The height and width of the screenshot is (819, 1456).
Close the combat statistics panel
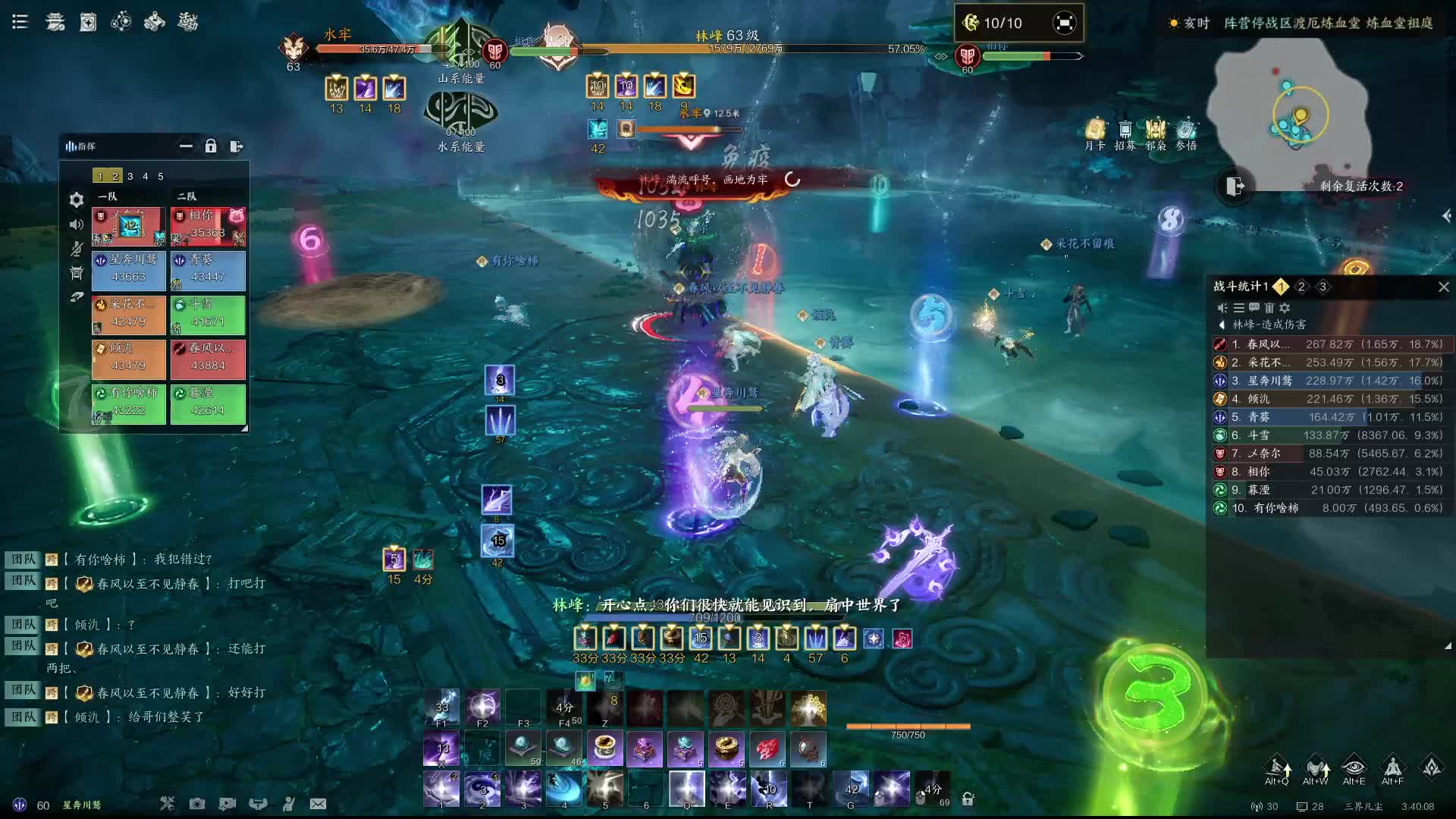pyautogui.click(x=1443, y=287)
